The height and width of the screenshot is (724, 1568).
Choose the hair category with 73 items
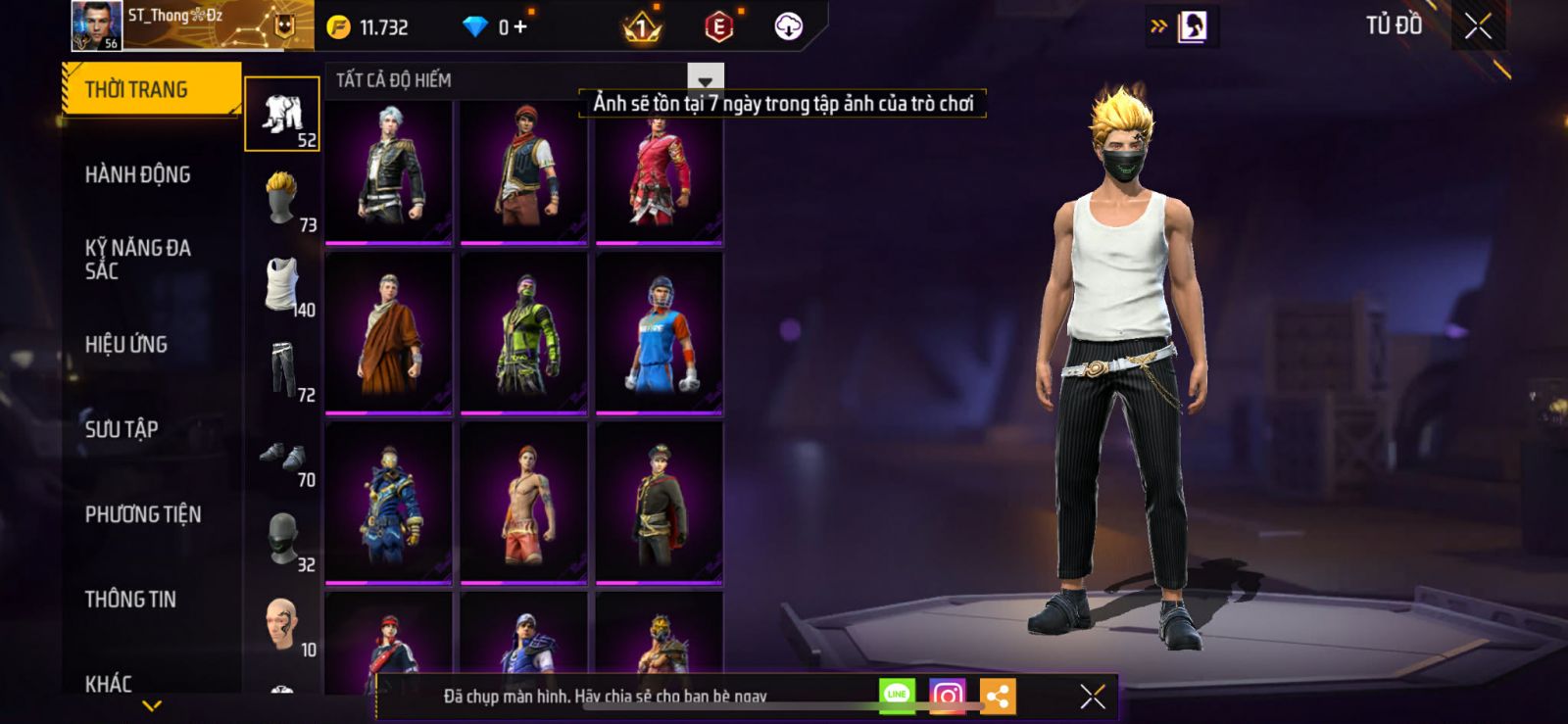click(282, 199)
